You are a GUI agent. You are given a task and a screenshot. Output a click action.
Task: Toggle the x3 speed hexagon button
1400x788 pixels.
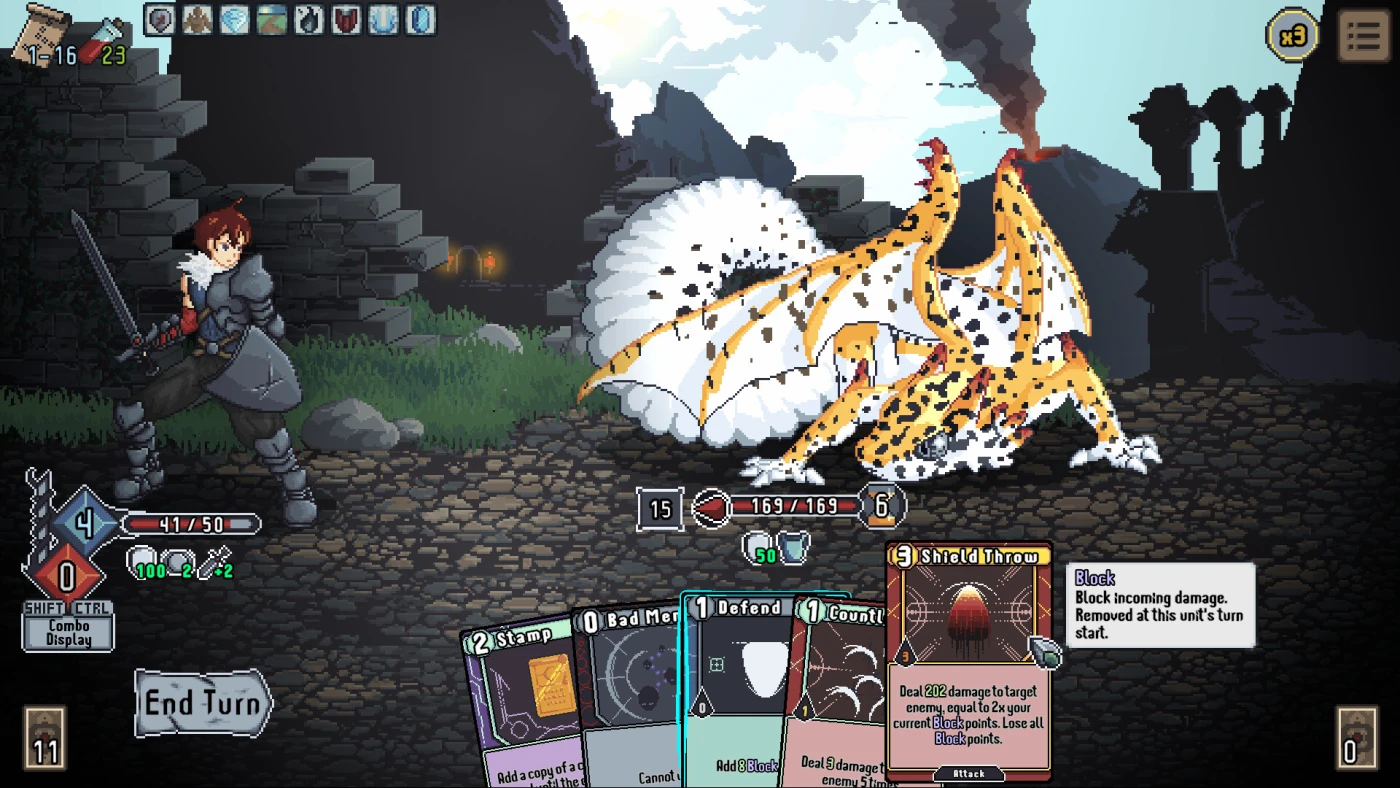pyautogui.click(x=1292, y=36)
